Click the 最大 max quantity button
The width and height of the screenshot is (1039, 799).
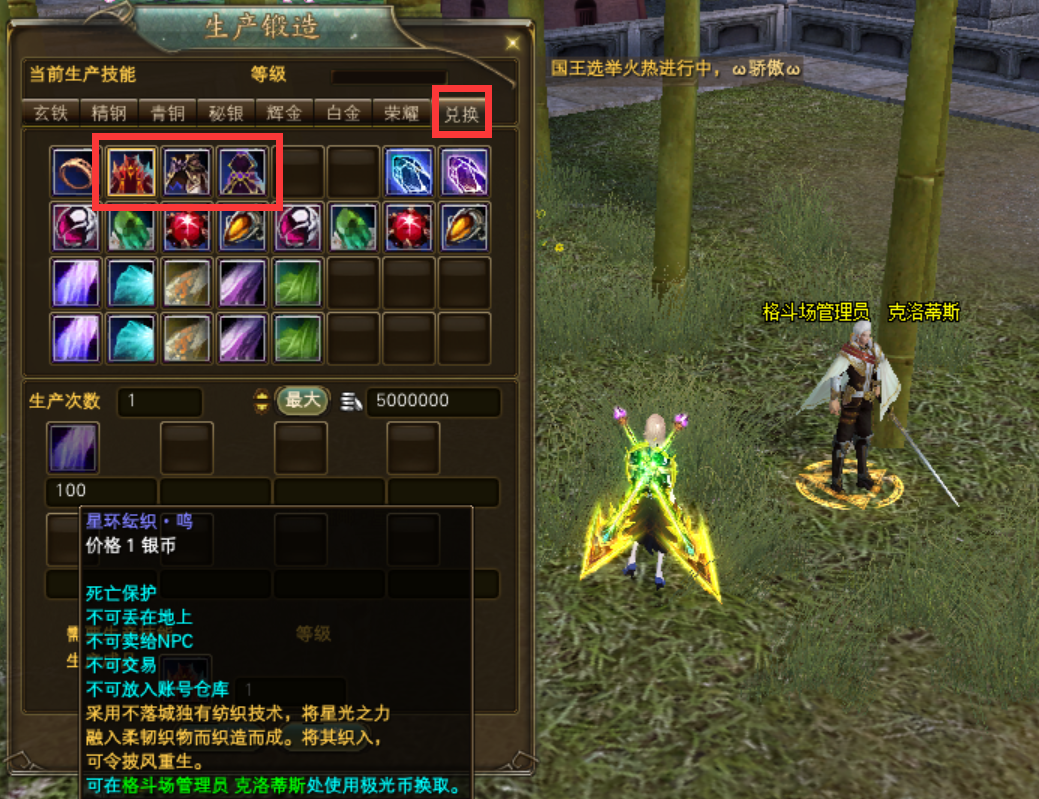click(x=302, y=401)
